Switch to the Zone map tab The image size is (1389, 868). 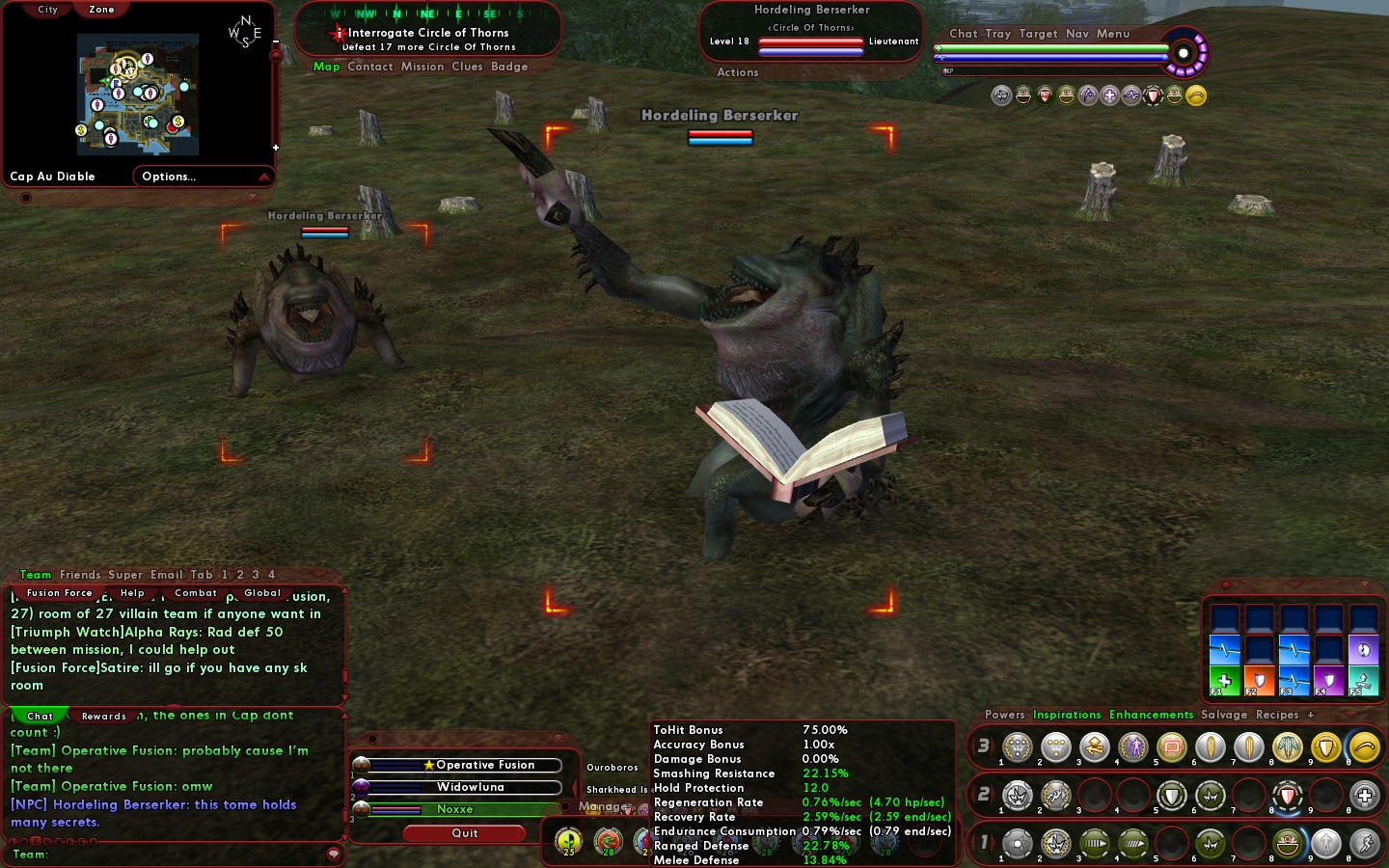pos(101,10)
